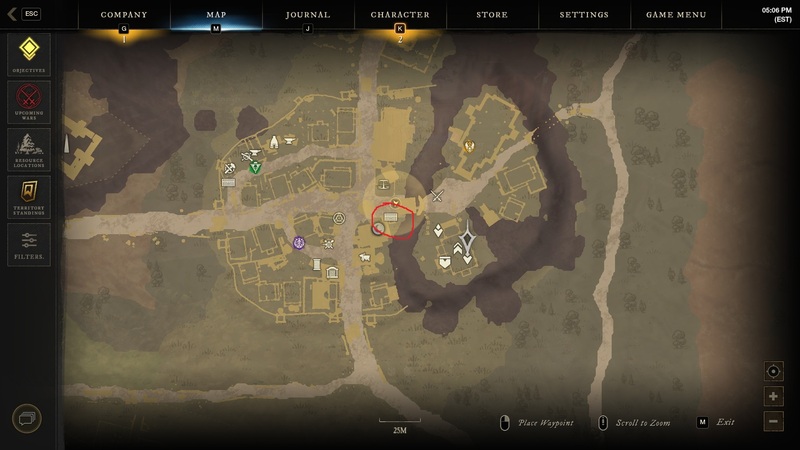Open the map Filters

28,243
